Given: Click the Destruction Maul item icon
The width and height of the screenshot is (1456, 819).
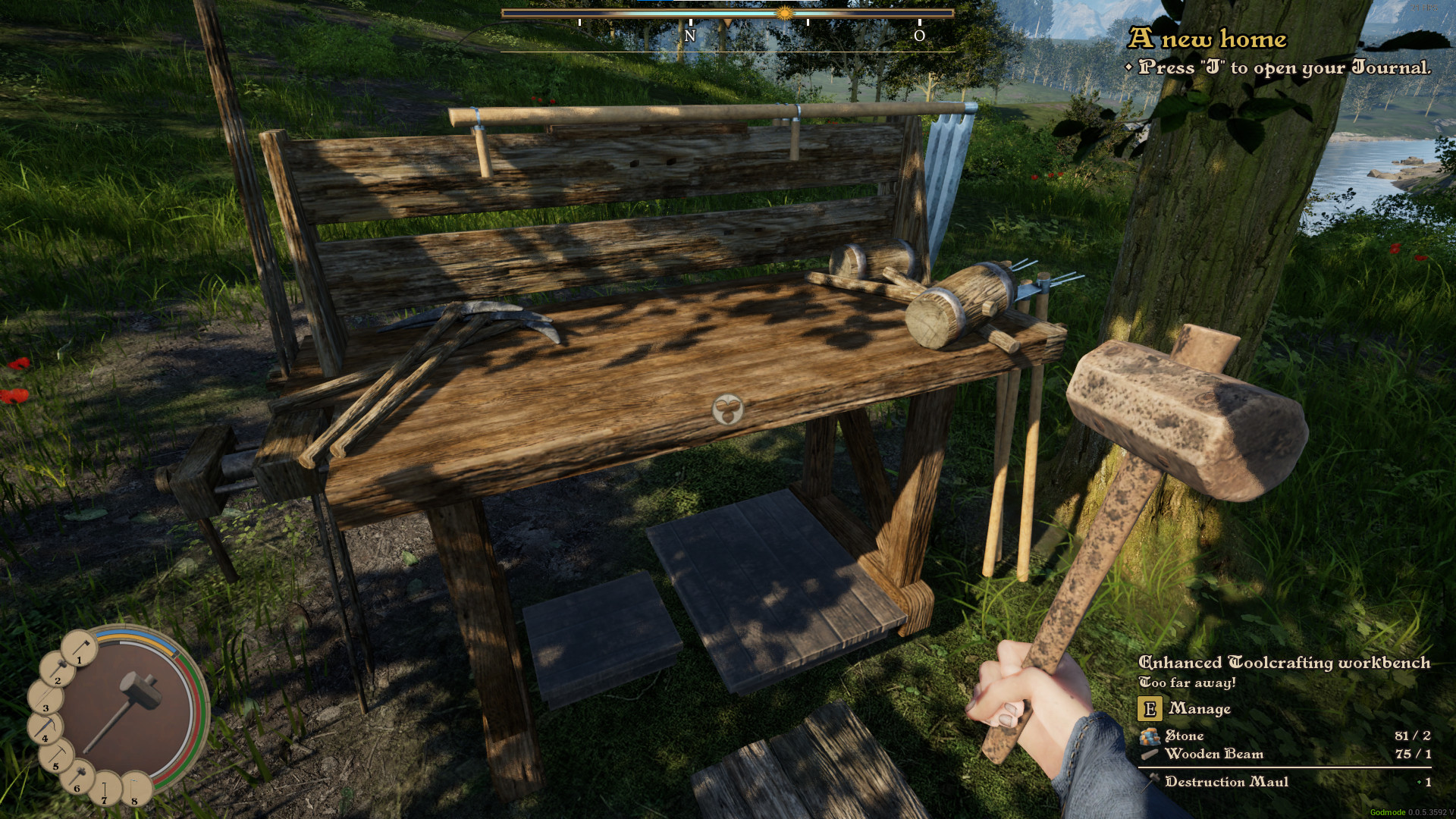Looking at the screenshot, I should (x=1153, y=781).
